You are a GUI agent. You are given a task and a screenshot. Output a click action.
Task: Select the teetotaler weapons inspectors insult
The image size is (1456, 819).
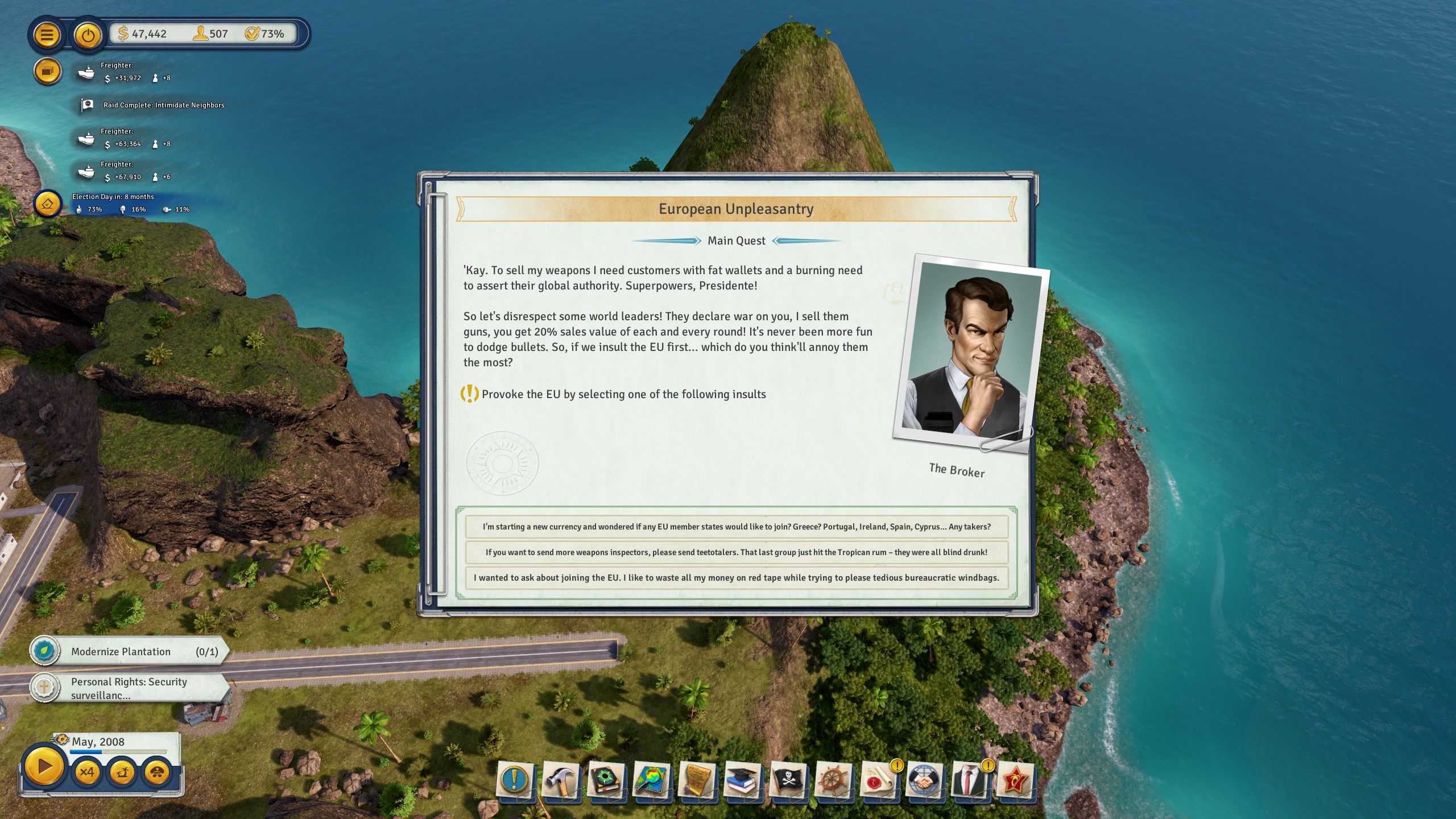736,552
